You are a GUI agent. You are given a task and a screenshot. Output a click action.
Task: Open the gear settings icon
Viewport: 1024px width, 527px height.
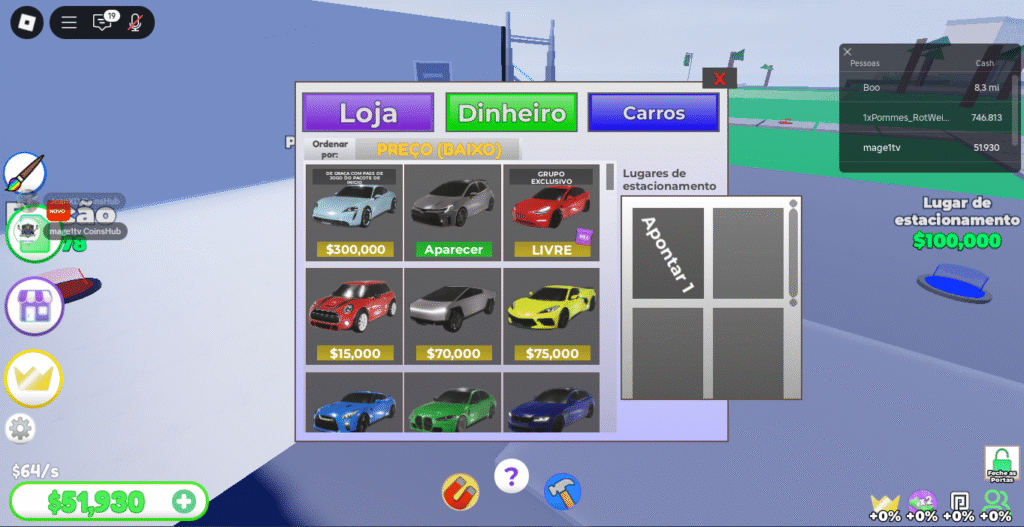coord(18,428)
